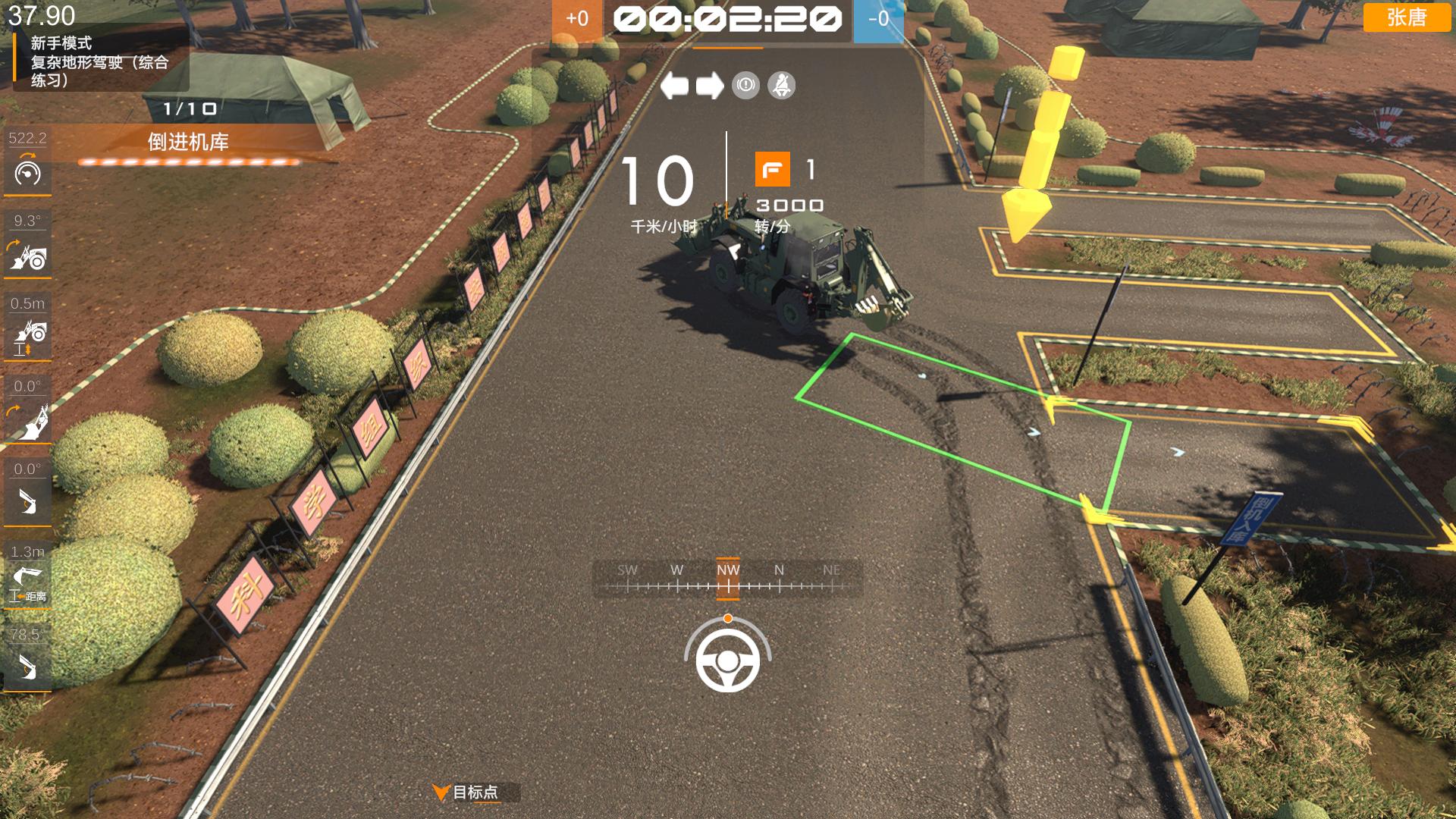Select the steering wheel icon

coord(728,661)
